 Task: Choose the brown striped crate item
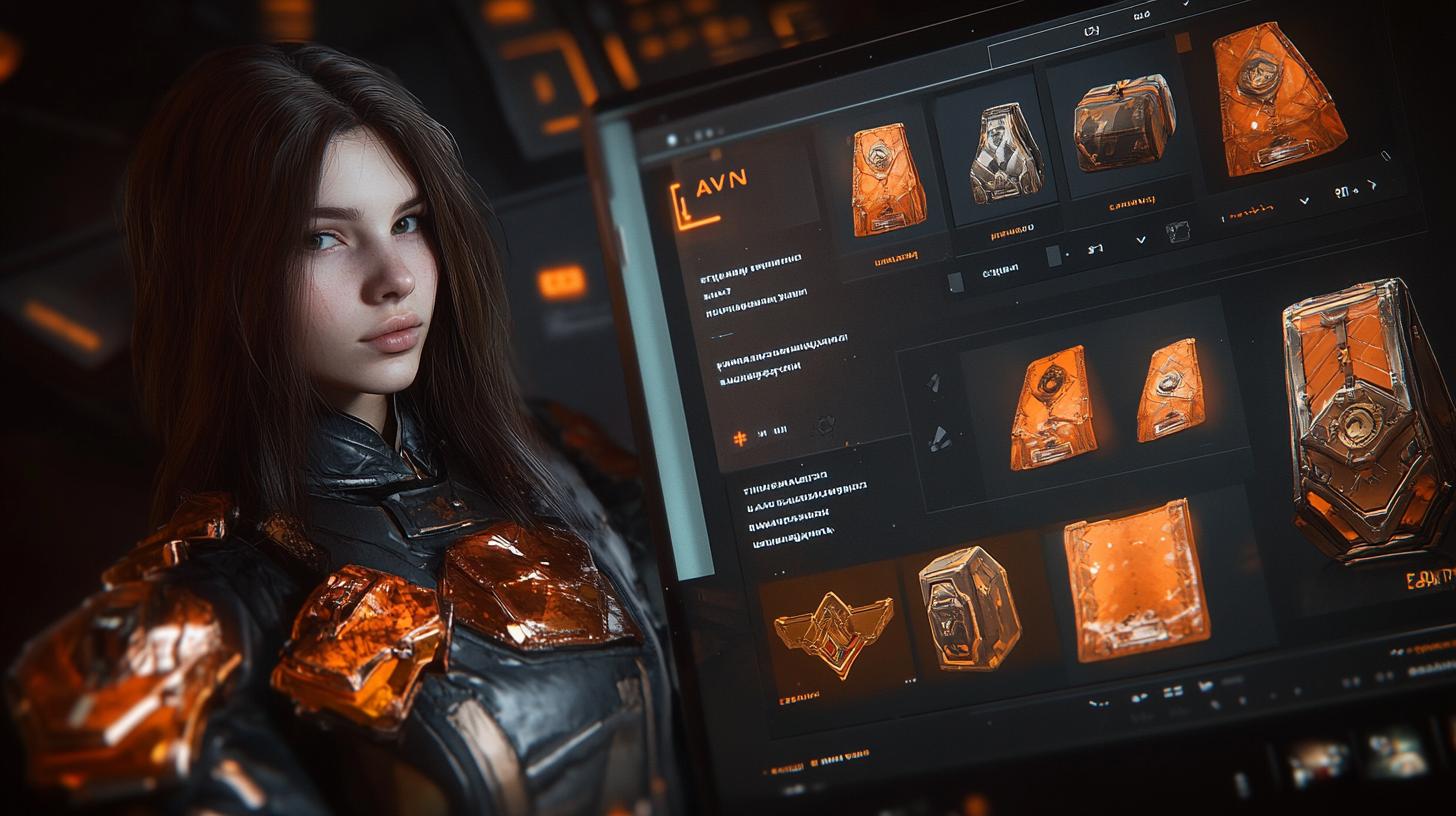coord(1124,122)
